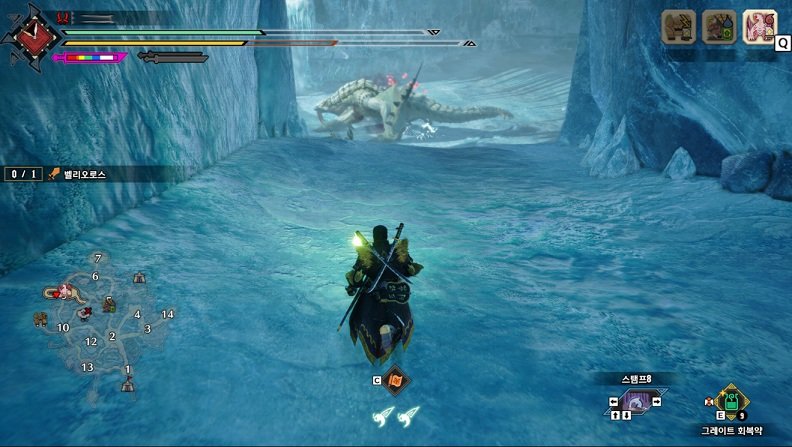The image size is (792, 447).
Task: Select the sub-camp tent marker on minimap
Action: tap(138, 276)
